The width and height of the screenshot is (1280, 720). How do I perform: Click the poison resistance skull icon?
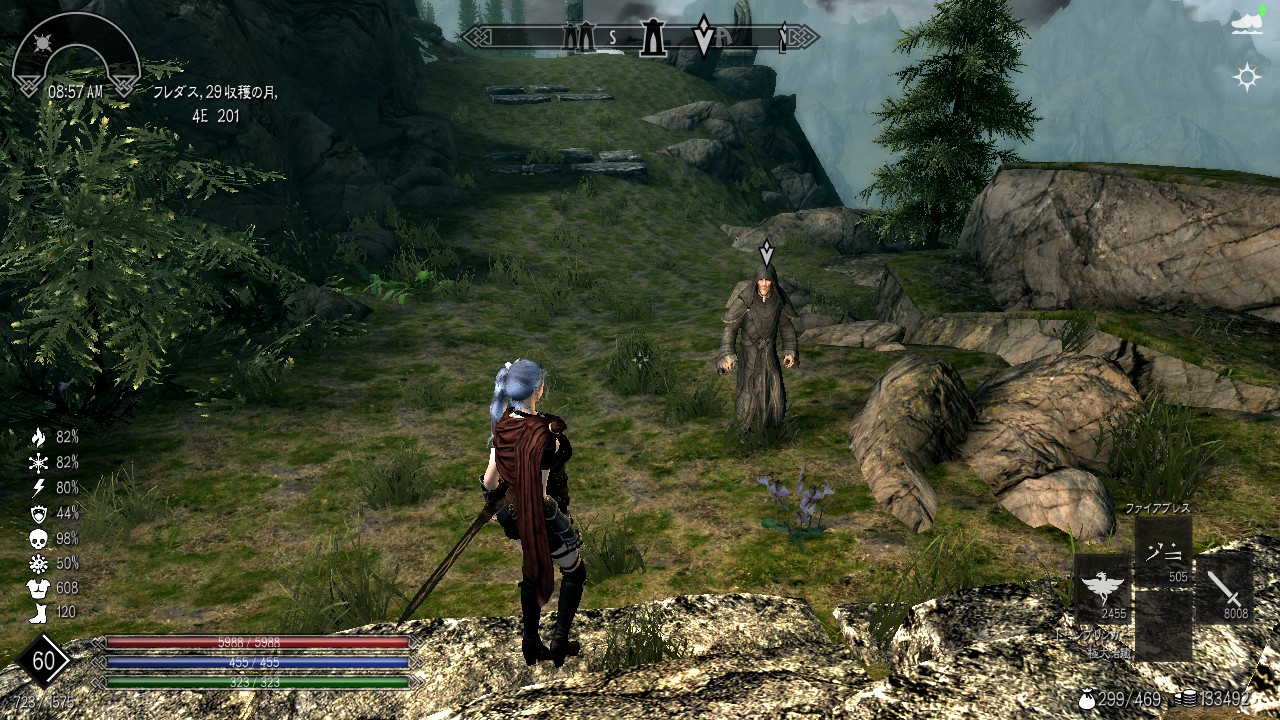click(x=38, y=538)
